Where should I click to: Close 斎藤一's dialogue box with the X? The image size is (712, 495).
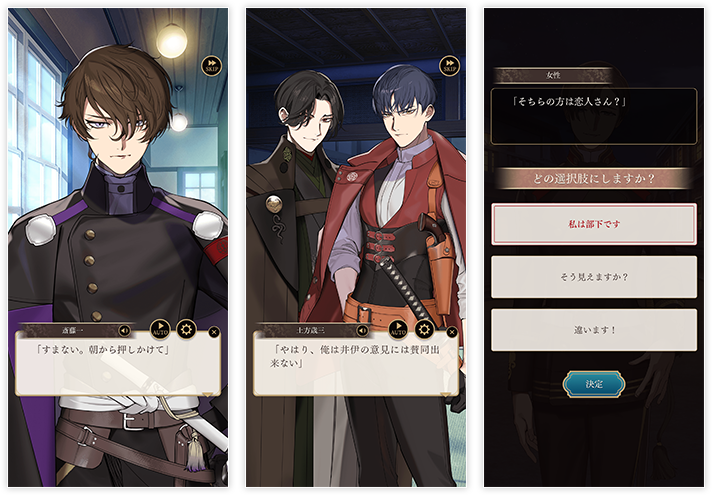214,331
